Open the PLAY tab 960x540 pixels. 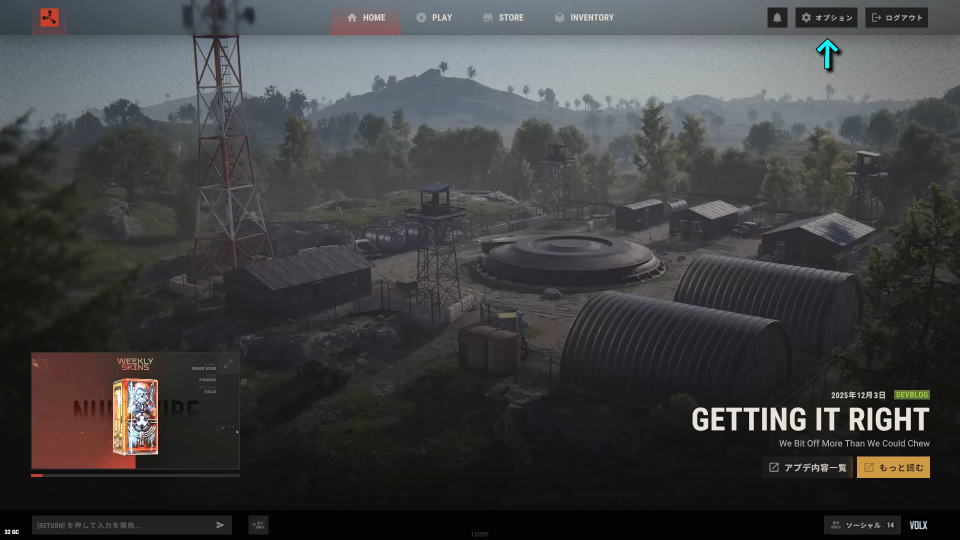point(434,18)
